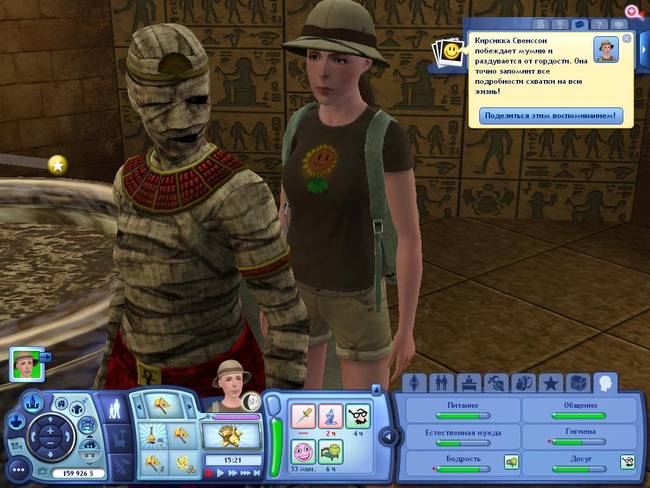
Task: Share this memory via the blue notification button
Action: pyautogui.click(x=552, y=116)
